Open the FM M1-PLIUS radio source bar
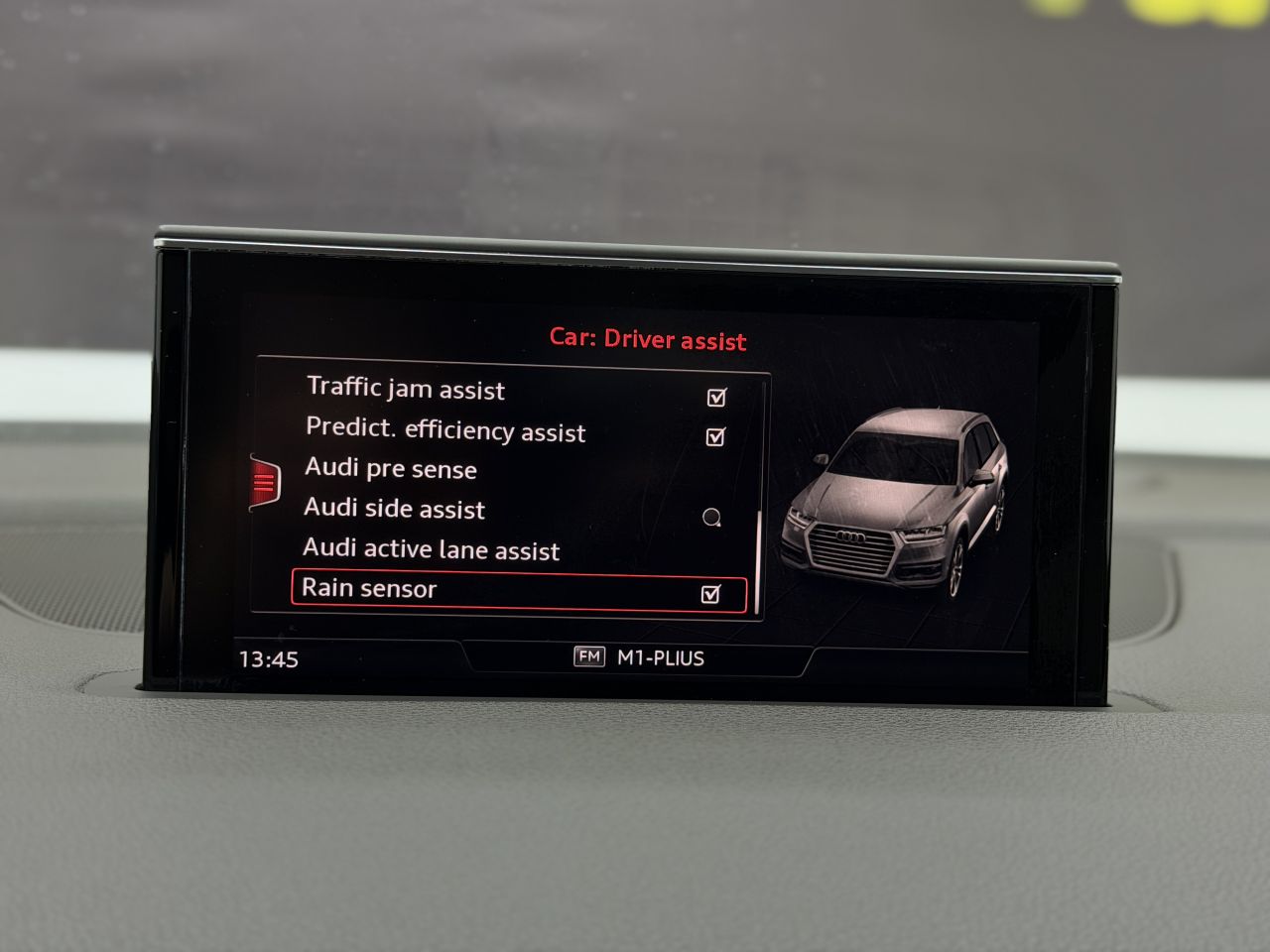Screen dimensions: 1270x952 point(639,657)
